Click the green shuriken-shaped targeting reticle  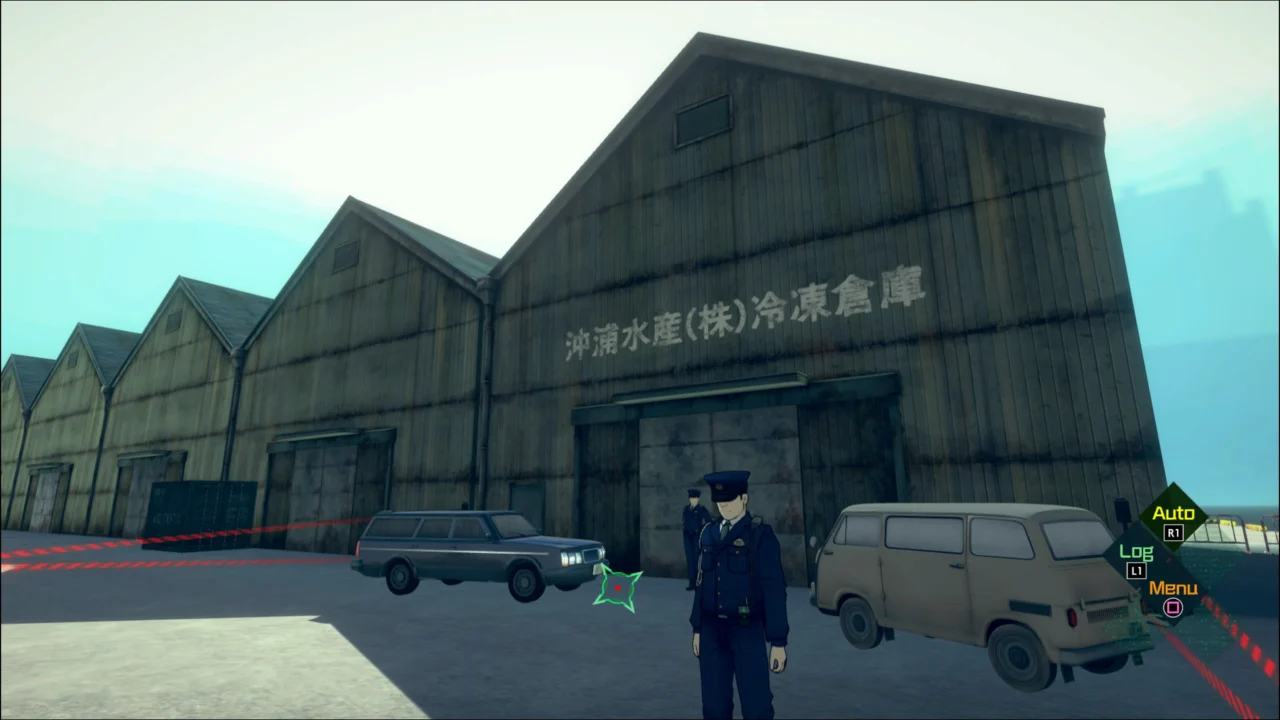tap(617, 589)
